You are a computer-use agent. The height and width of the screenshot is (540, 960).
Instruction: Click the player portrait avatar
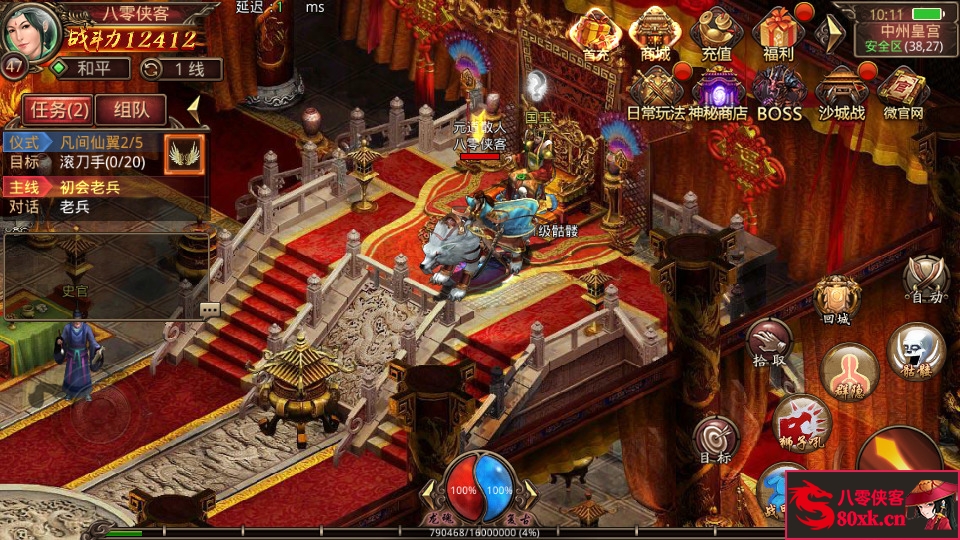pos(30,32)
